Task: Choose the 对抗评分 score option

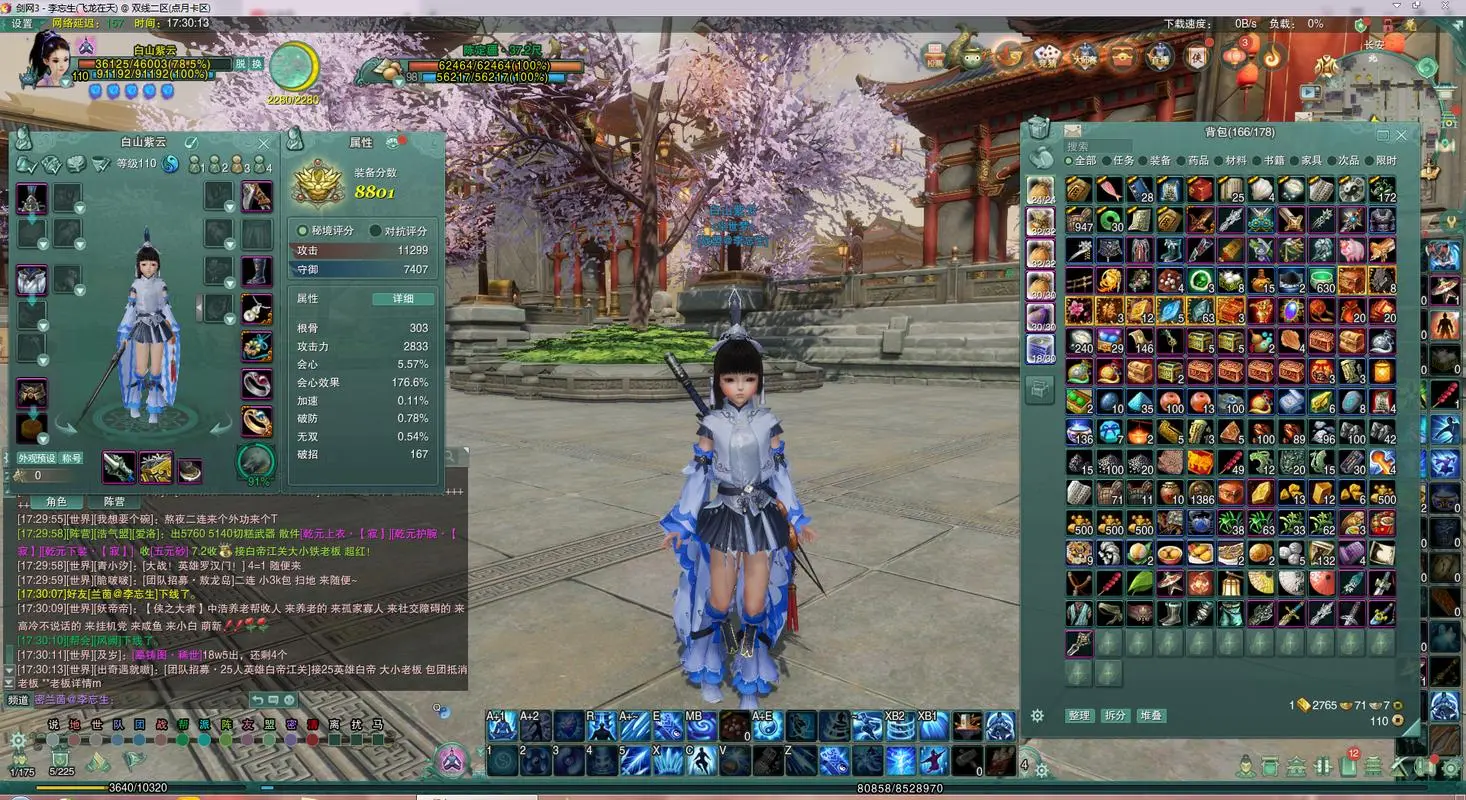Action: pyautogui.click(x=399, y=230)
